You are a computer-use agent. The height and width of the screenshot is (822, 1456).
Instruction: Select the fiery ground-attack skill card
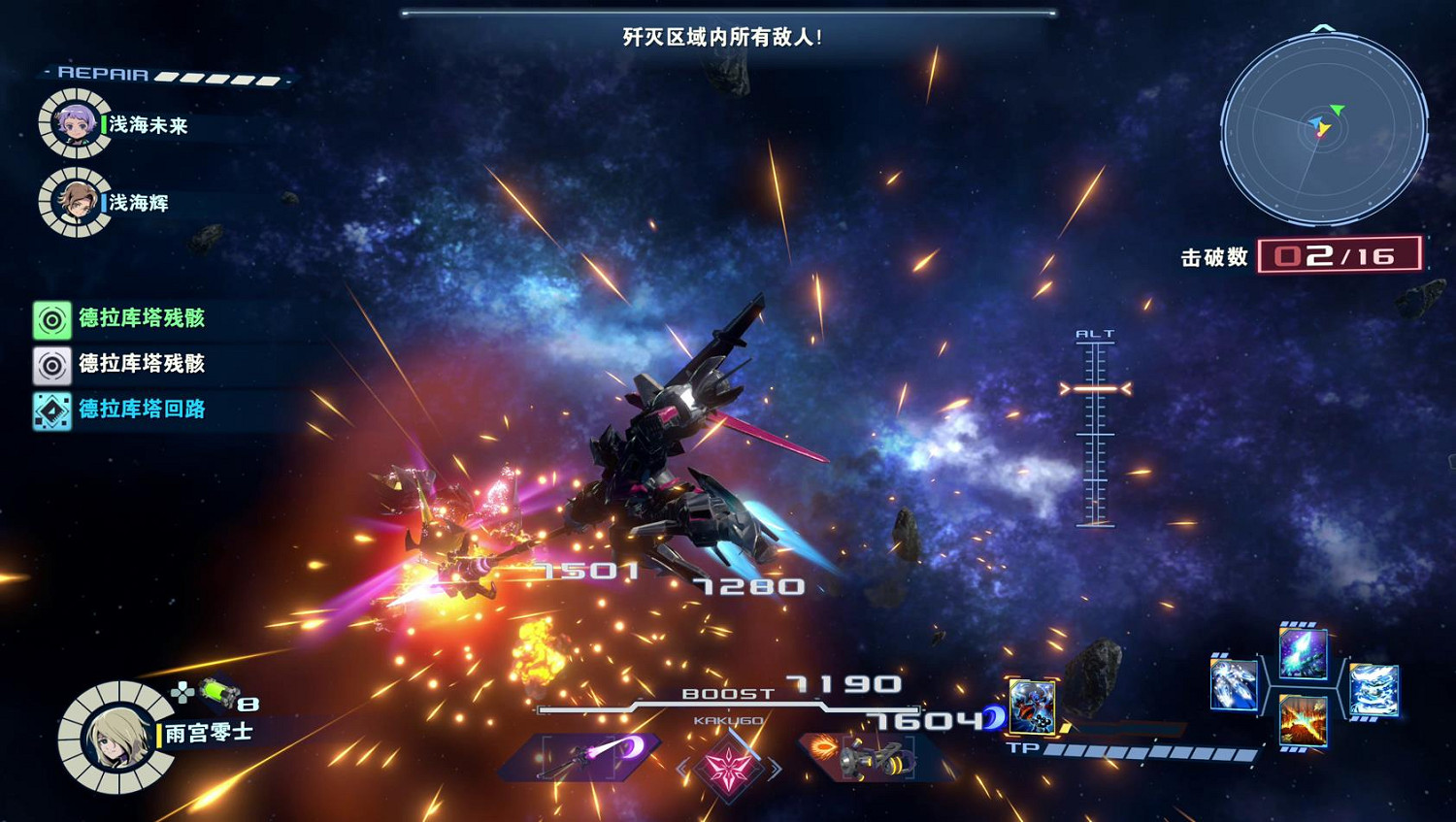pos(1305,720)
